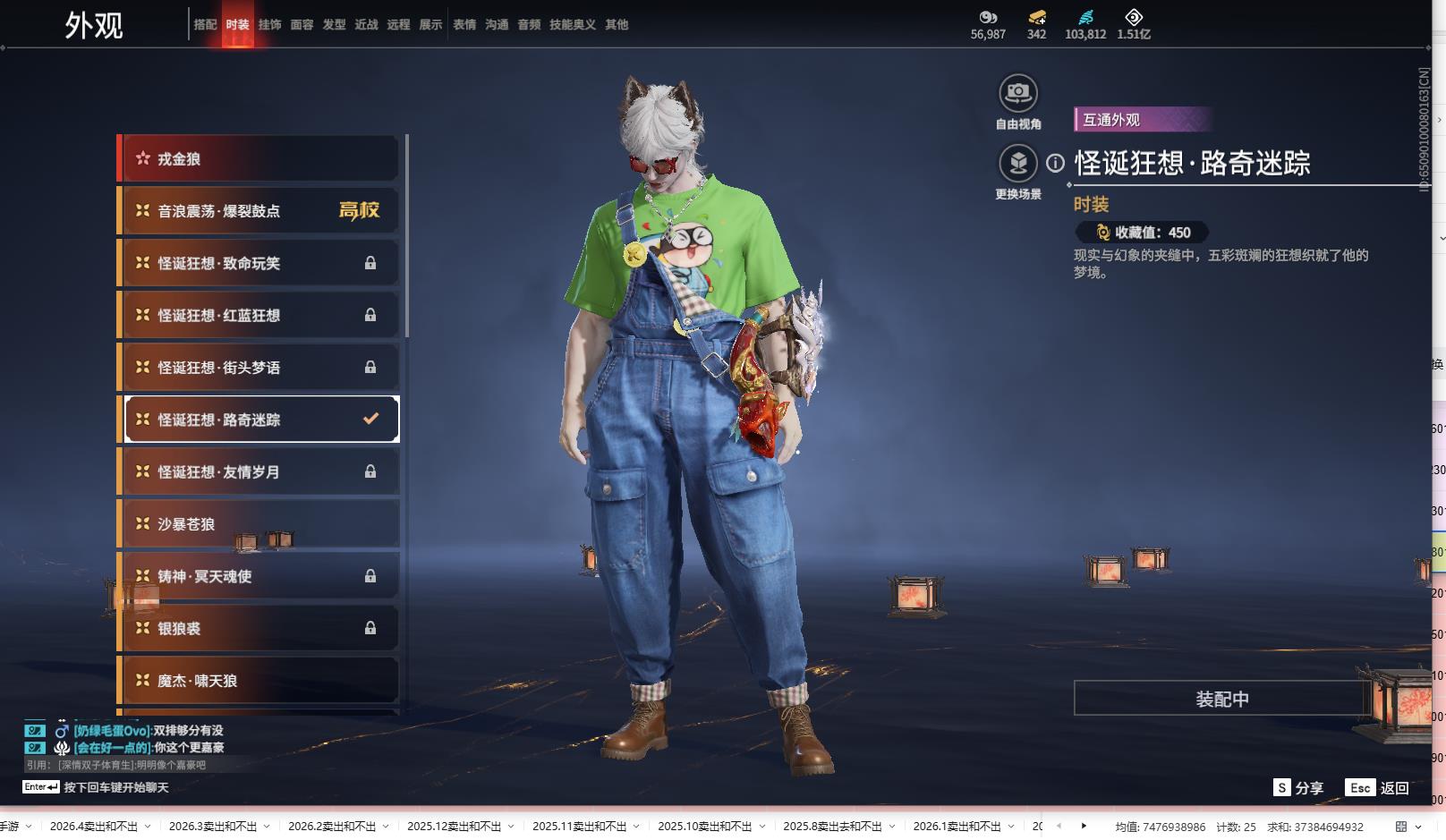Select the 发型 hairstyle tab
Viewport: 1446px width, 840px height.
pyautogui.click(x=334, y=25)
